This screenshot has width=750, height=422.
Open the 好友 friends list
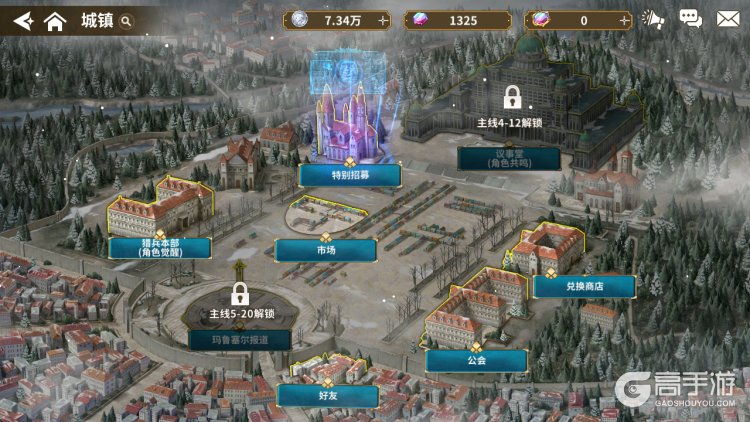327,396
